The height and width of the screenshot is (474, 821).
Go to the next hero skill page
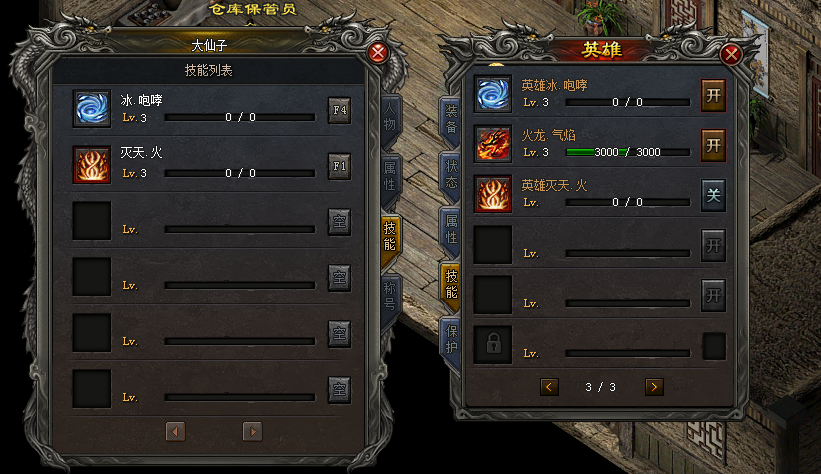click(x=654, y=386)
